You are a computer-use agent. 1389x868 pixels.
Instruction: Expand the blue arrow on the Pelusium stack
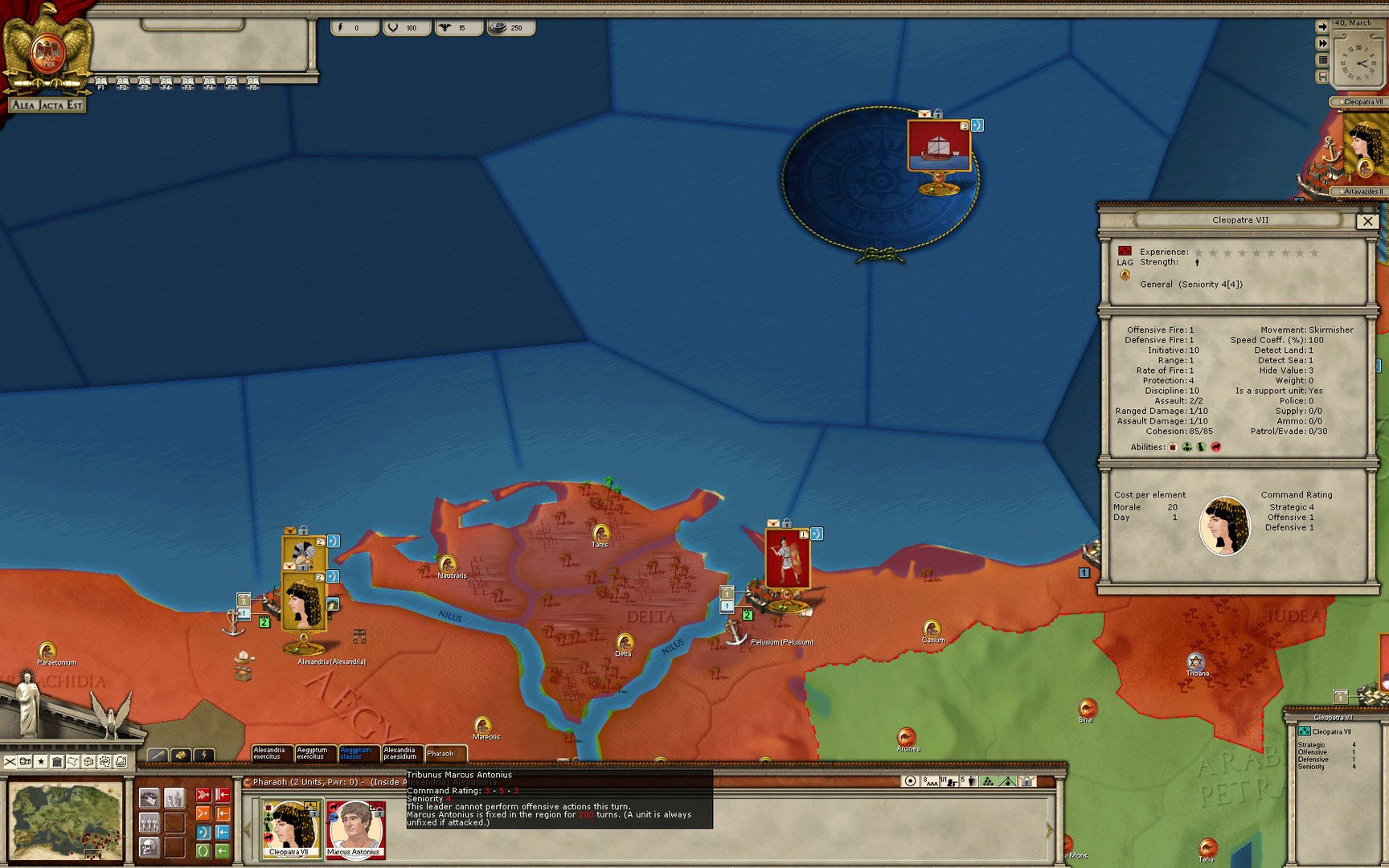(817, 534)
